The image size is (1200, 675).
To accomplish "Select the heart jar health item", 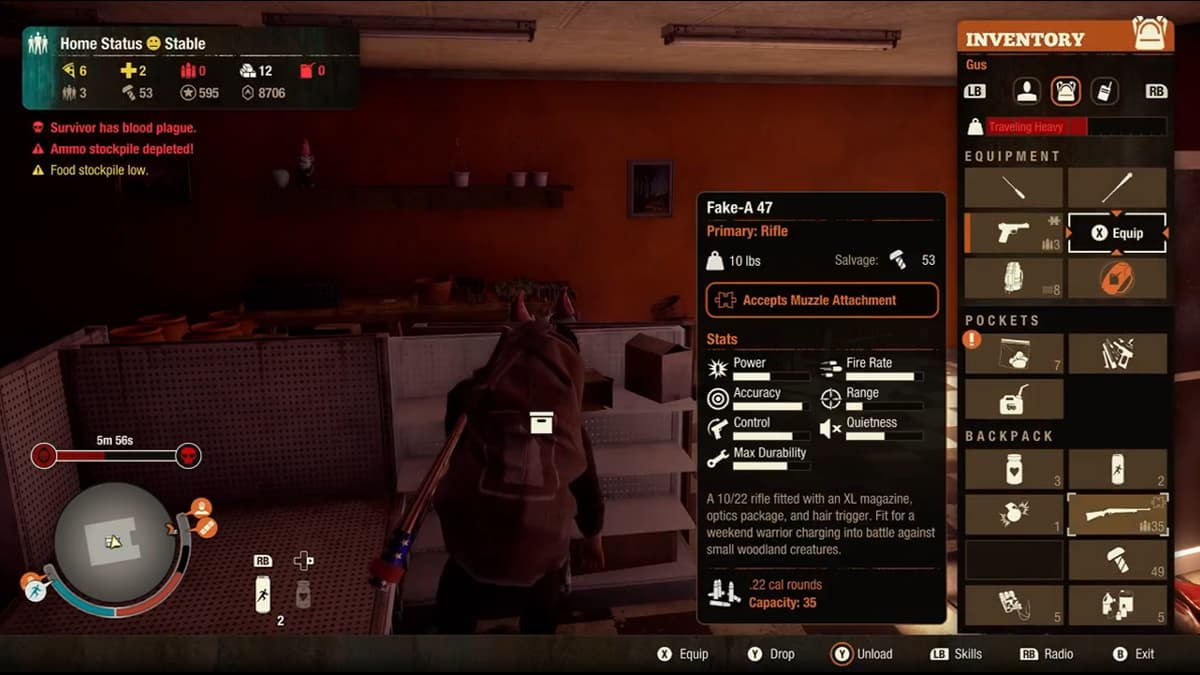I will coord(1014,469).
